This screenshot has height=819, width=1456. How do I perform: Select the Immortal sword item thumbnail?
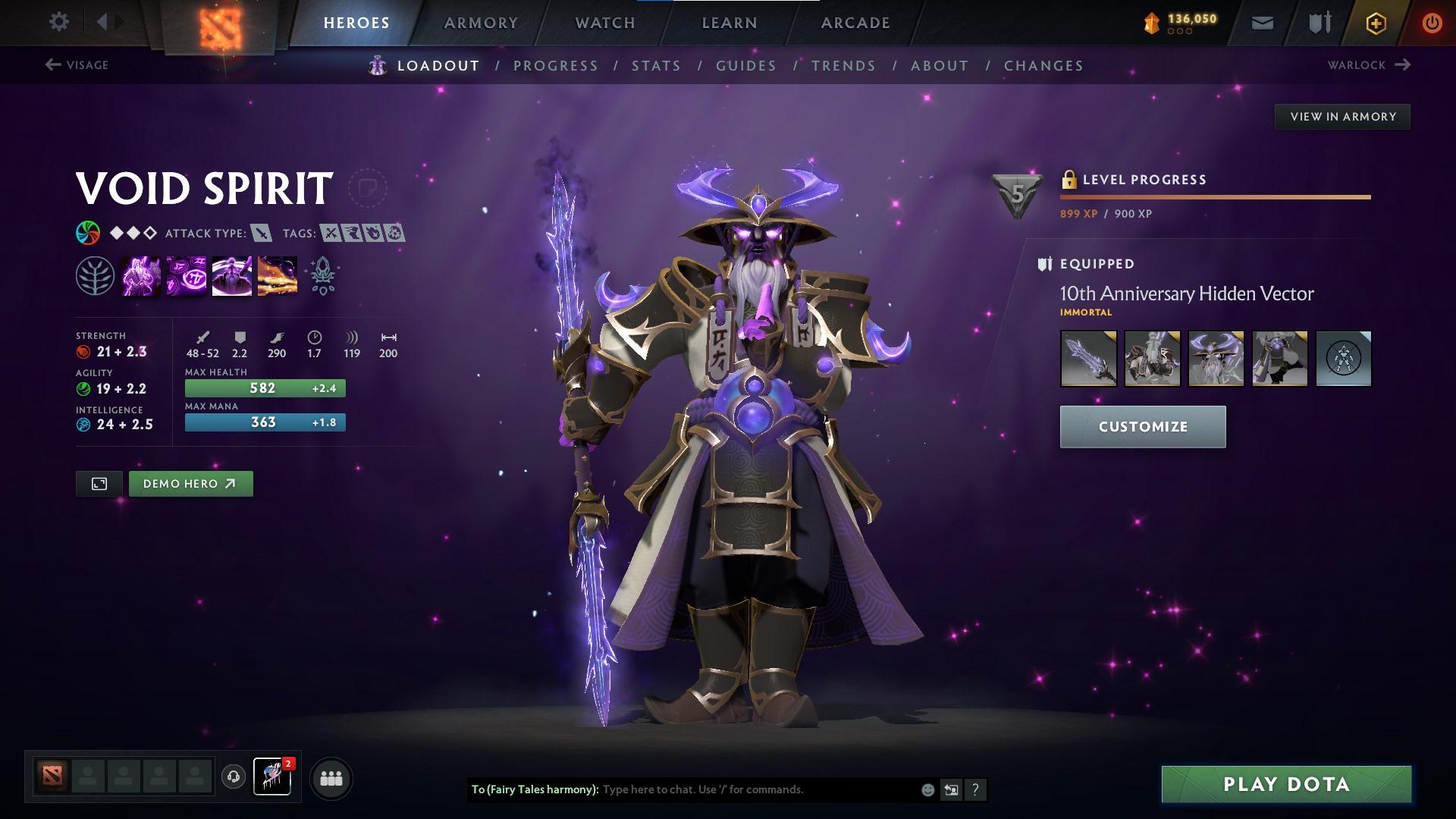click(1088, 359)
